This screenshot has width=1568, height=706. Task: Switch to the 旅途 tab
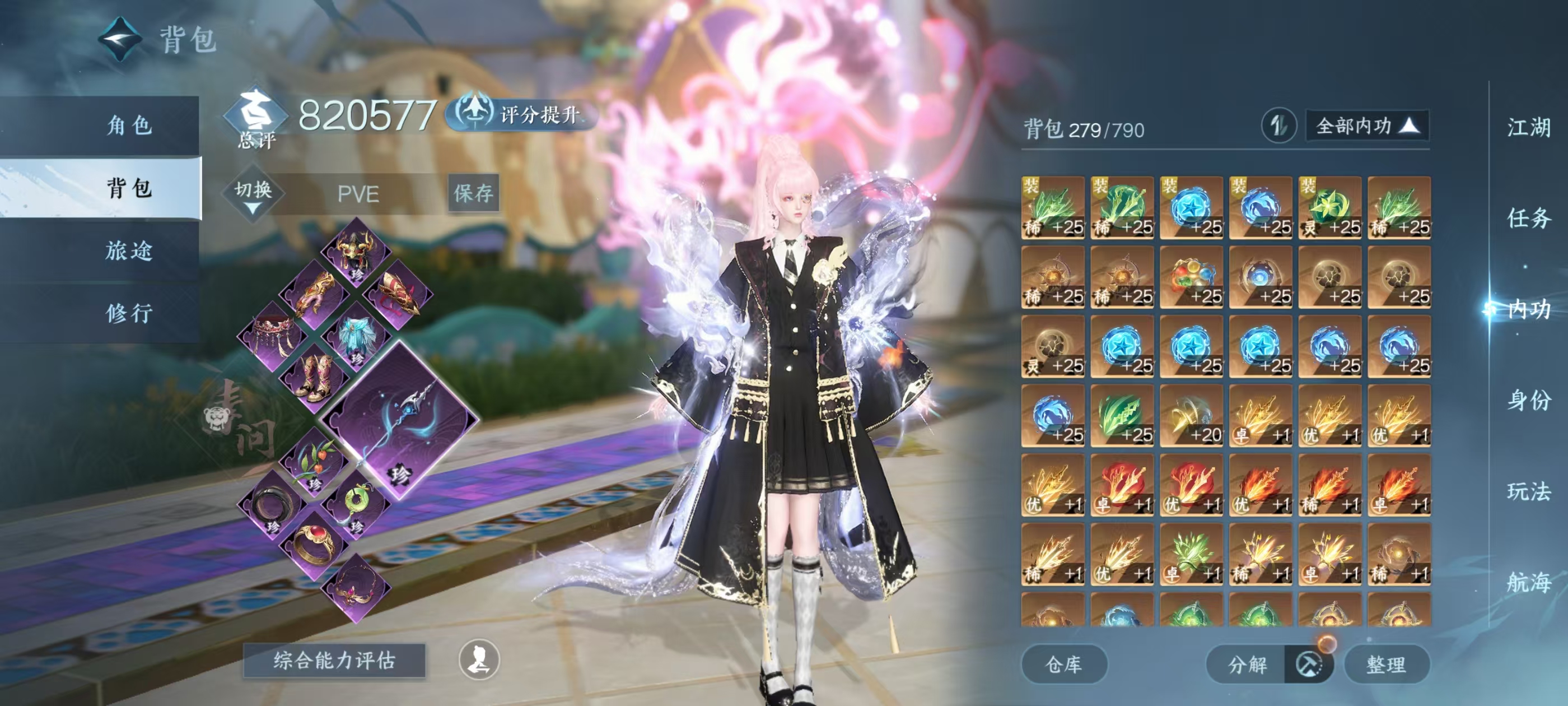[x=128, y=250]
